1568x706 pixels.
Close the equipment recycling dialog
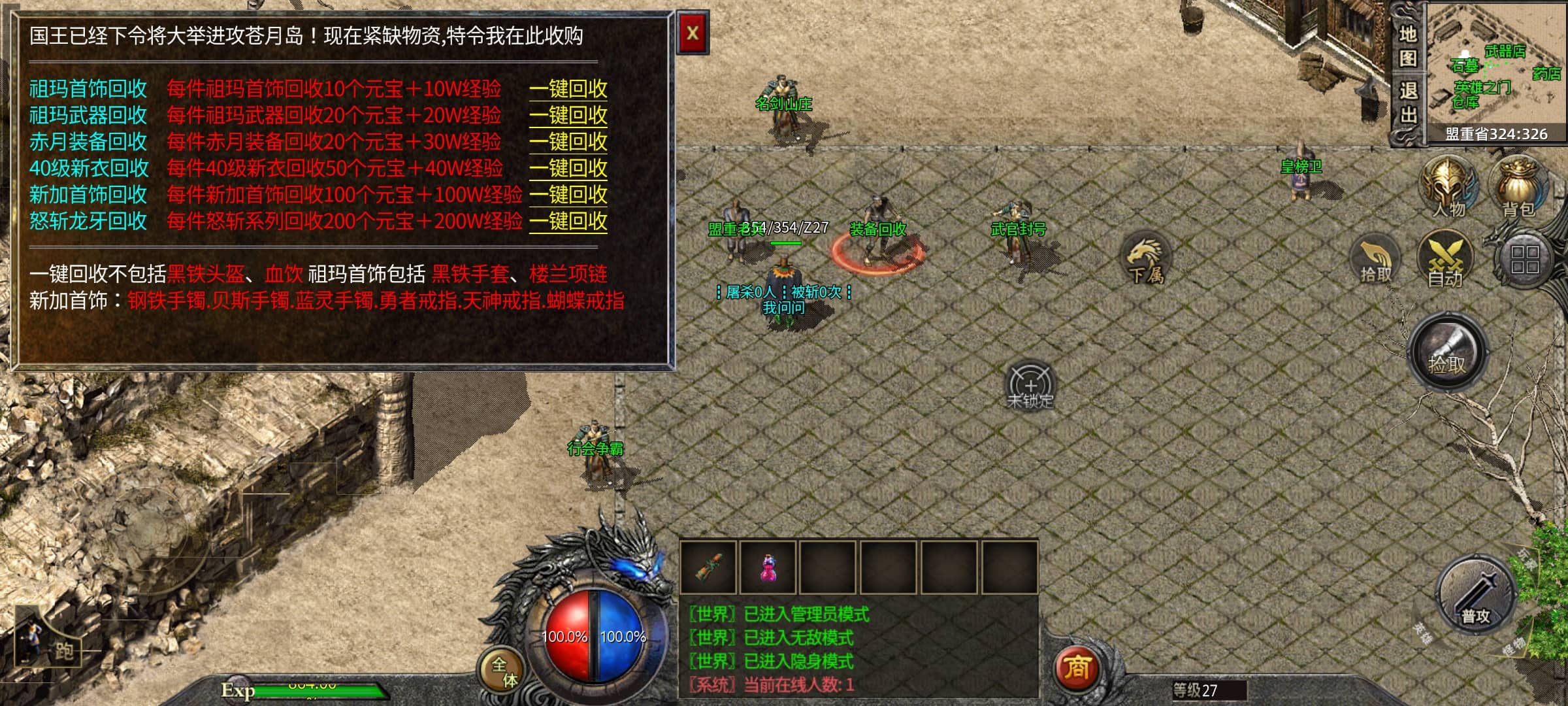click(693, 33)
